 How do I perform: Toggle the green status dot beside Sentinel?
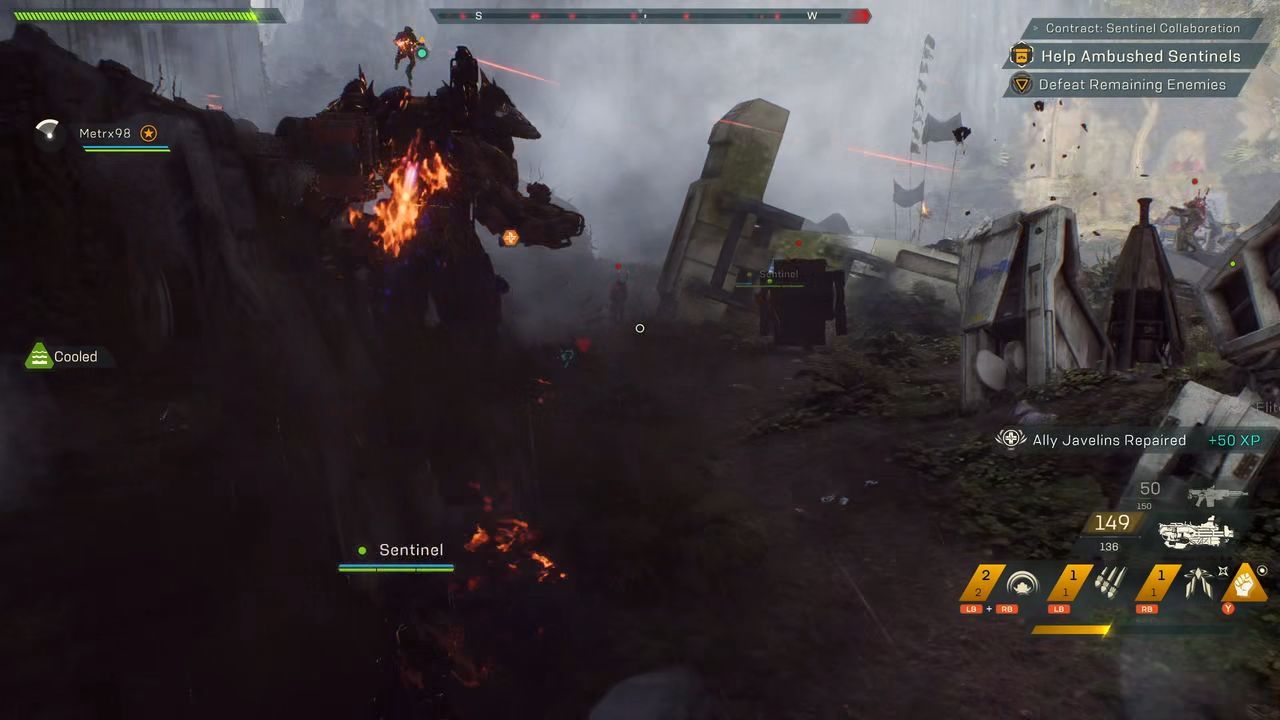click(x=360, y=549)
